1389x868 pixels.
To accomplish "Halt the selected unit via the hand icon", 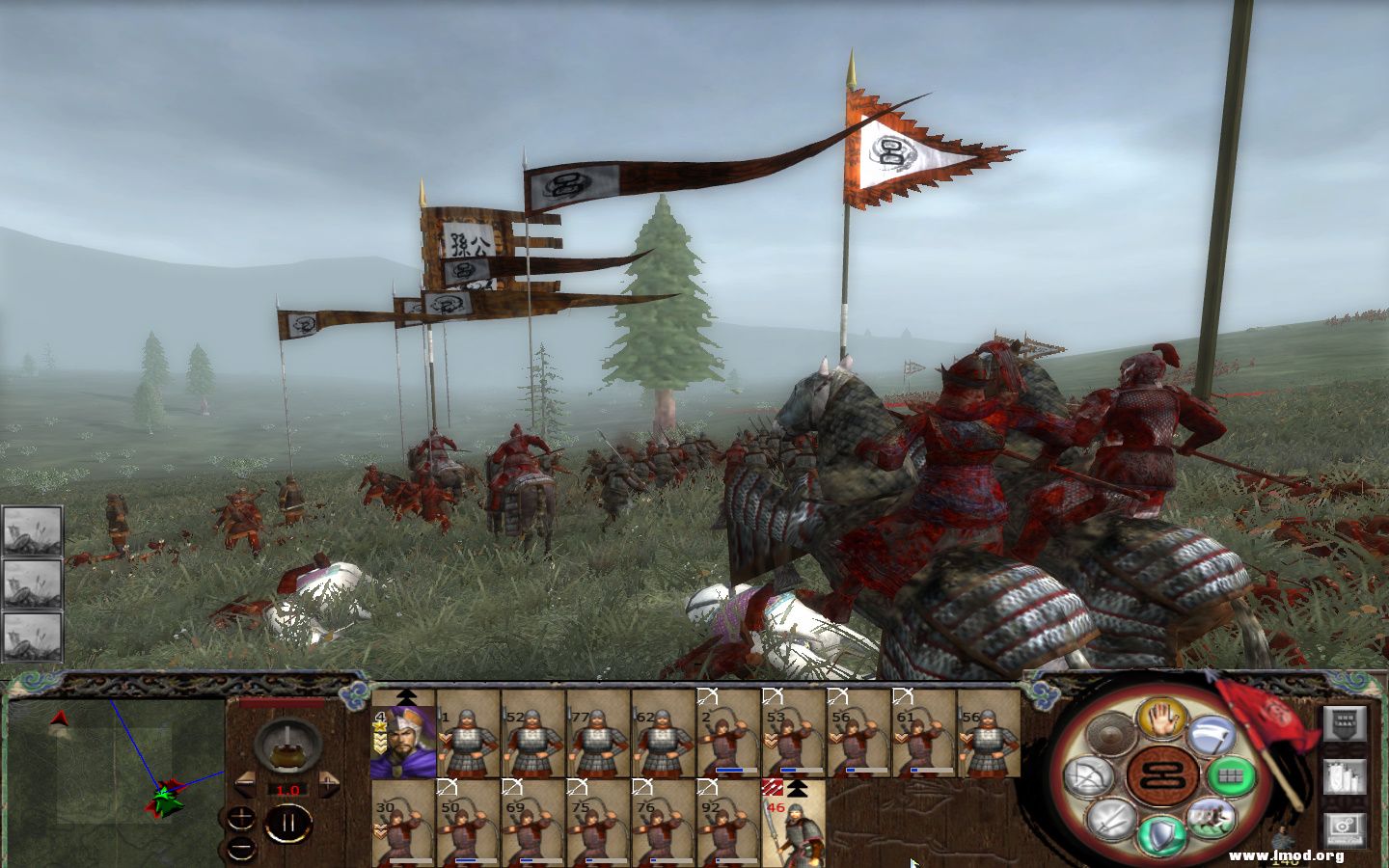I will tap(1162, 720).
